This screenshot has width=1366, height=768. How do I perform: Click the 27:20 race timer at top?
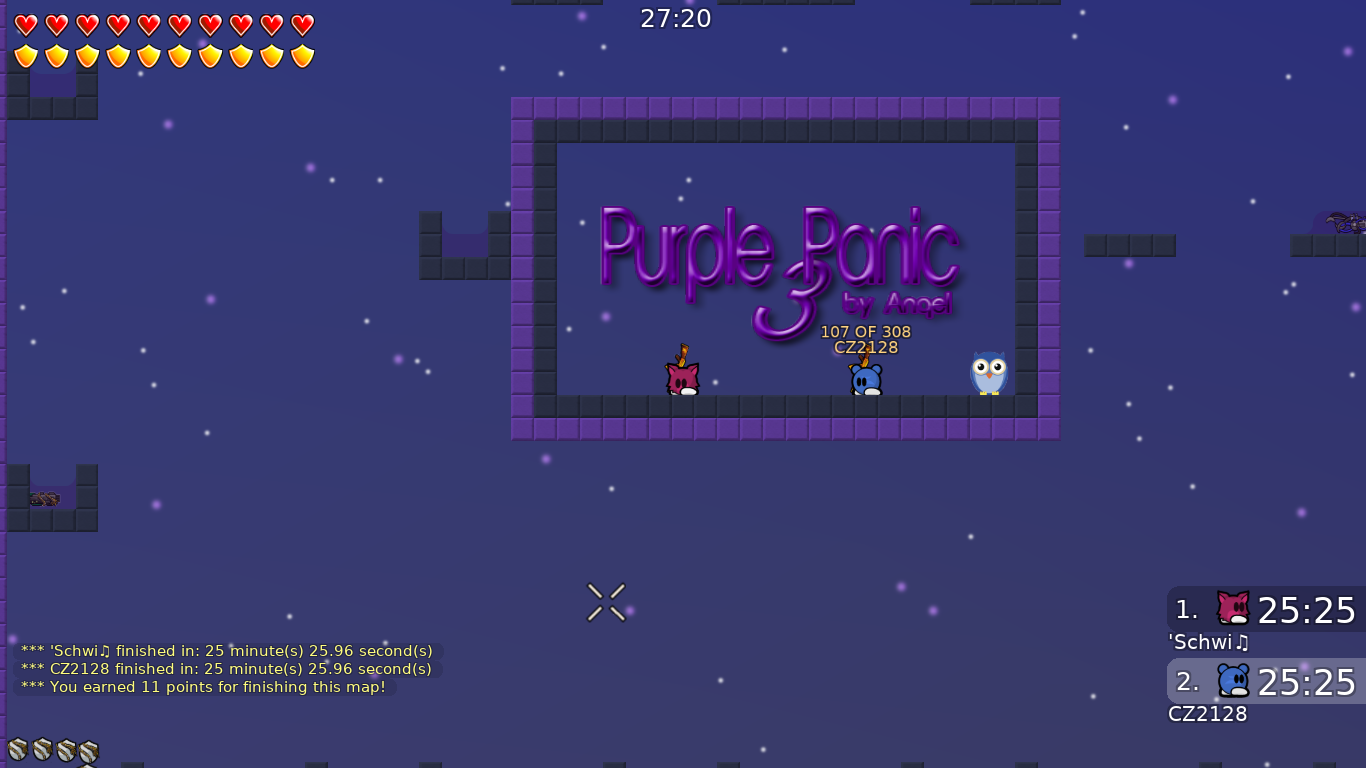[676, 18]
